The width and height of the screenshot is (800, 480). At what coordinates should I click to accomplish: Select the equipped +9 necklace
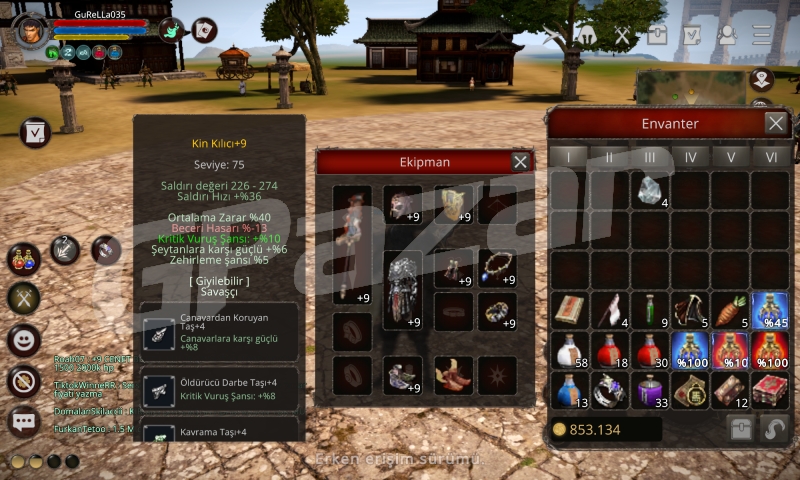click(496, 268)
